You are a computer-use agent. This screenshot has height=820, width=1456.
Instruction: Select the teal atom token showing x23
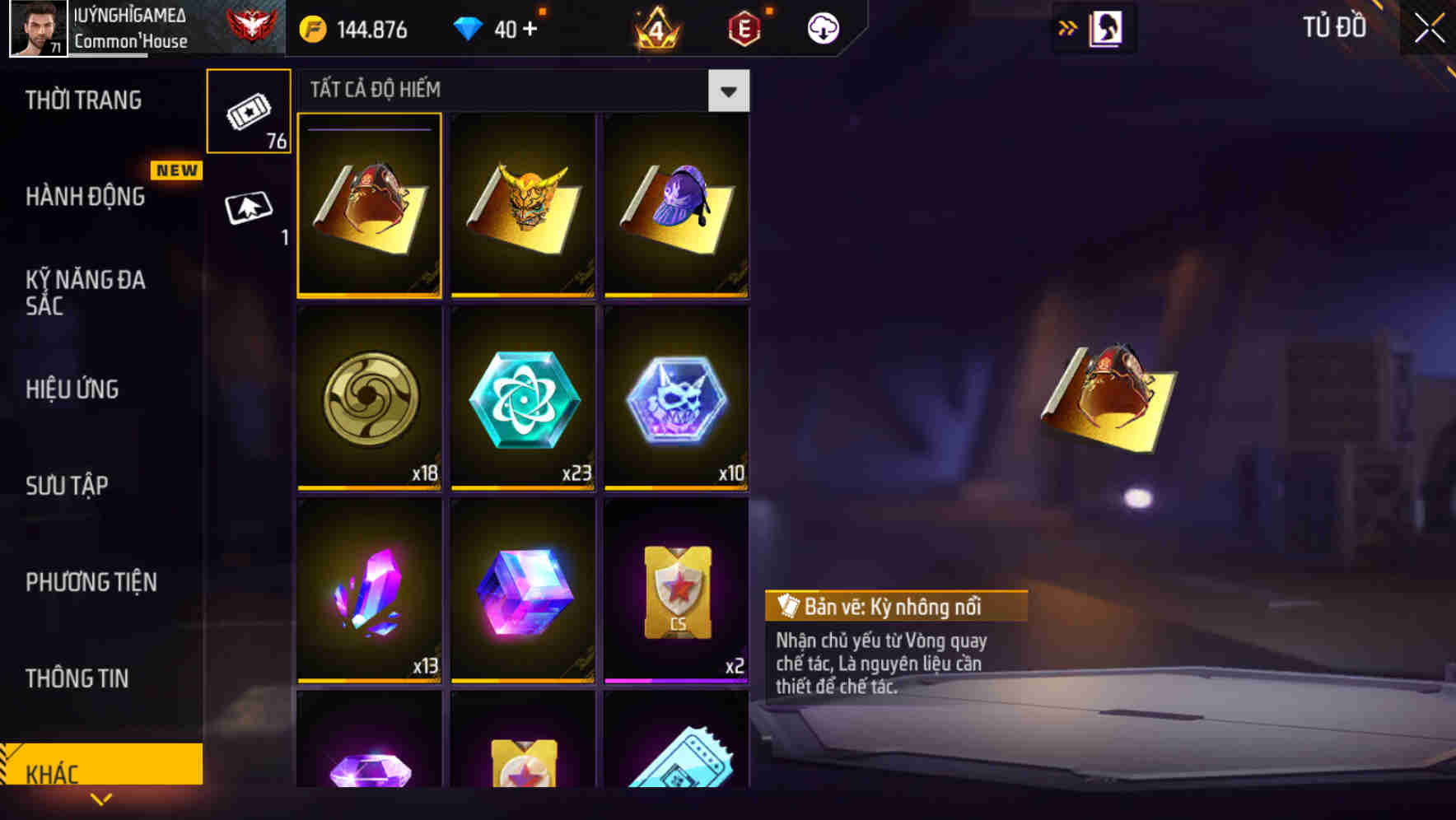click(x=523, y=398)
